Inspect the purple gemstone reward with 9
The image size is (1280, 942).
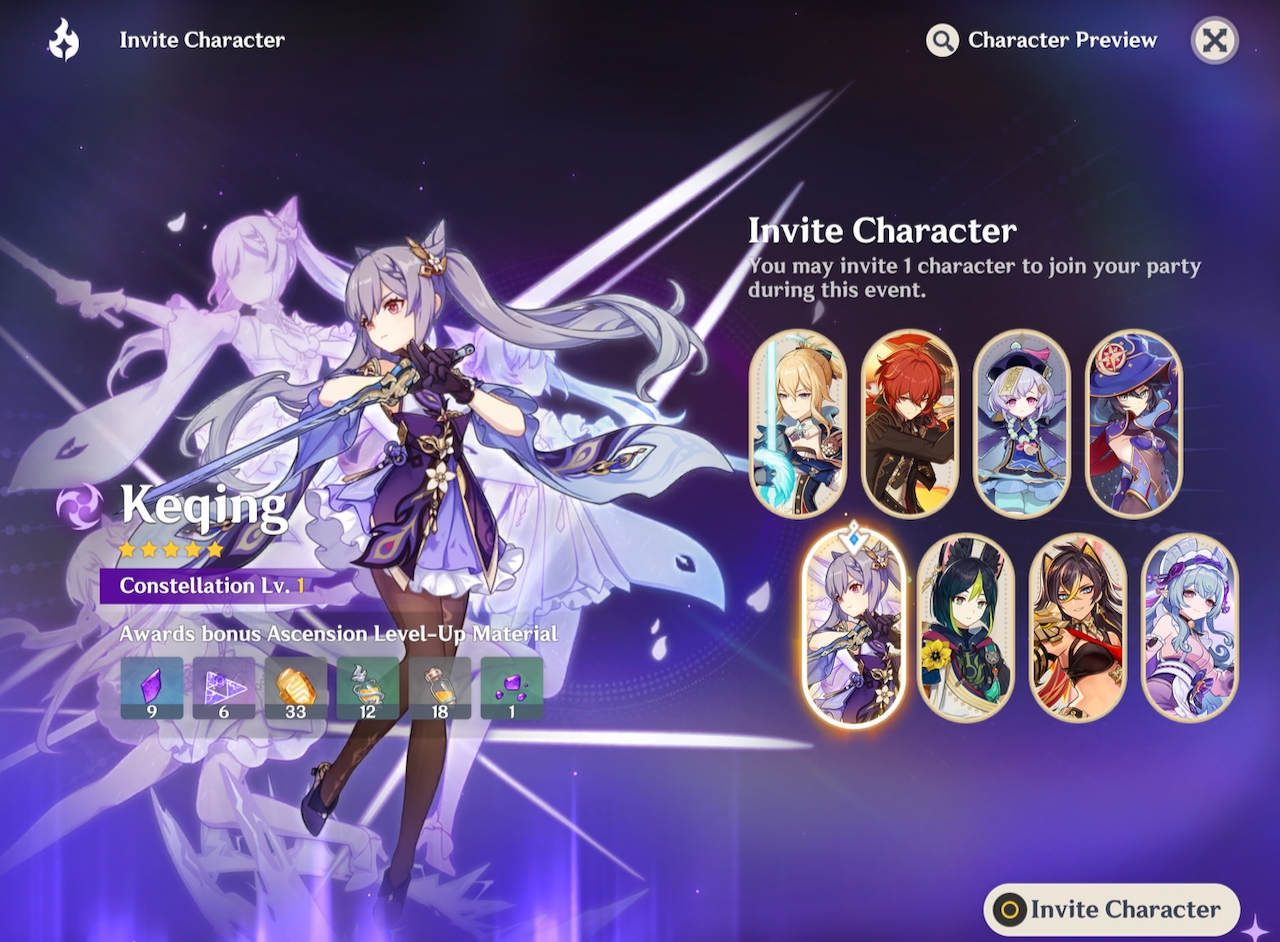click(x=152, y=687)
